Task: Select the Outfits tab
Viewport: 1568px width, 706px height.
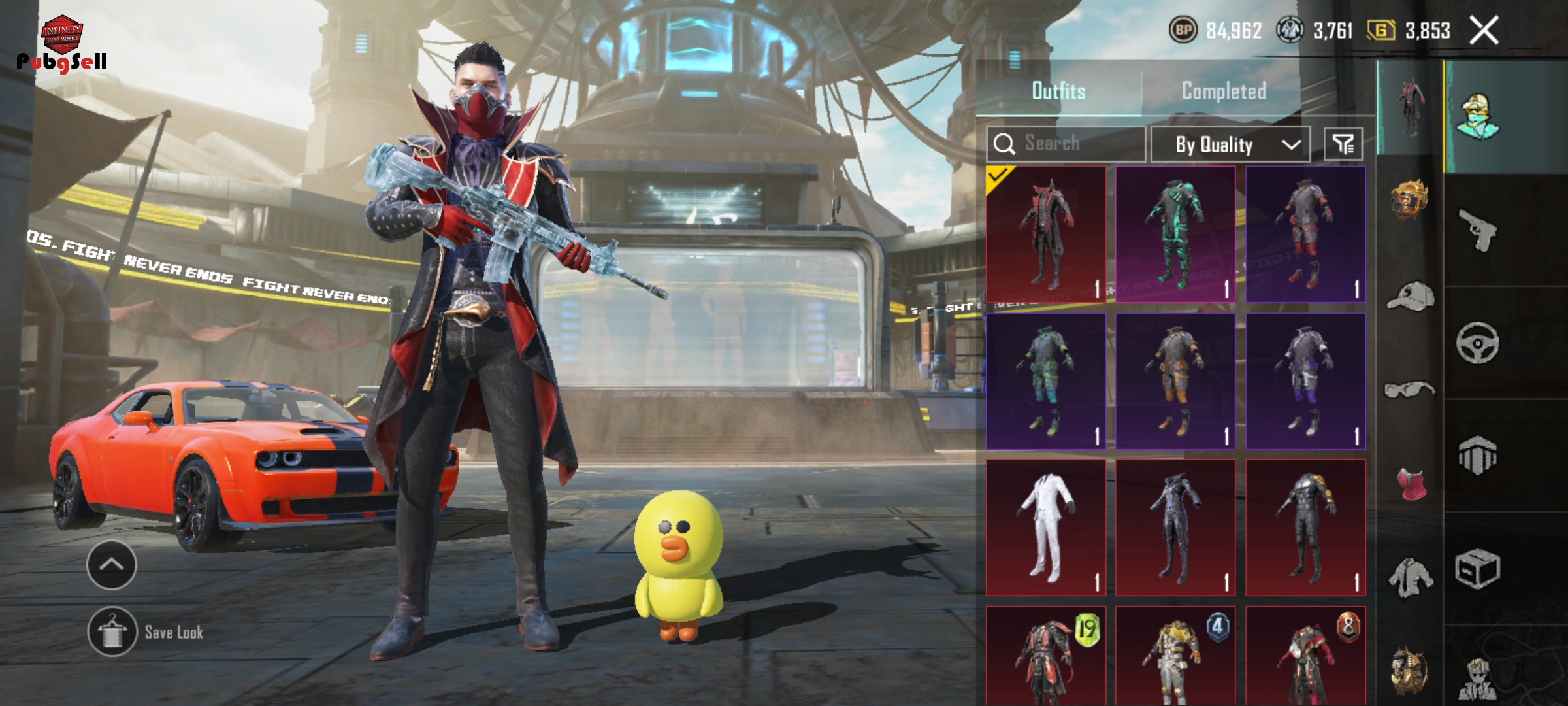Action: (x=1058, y=92)
